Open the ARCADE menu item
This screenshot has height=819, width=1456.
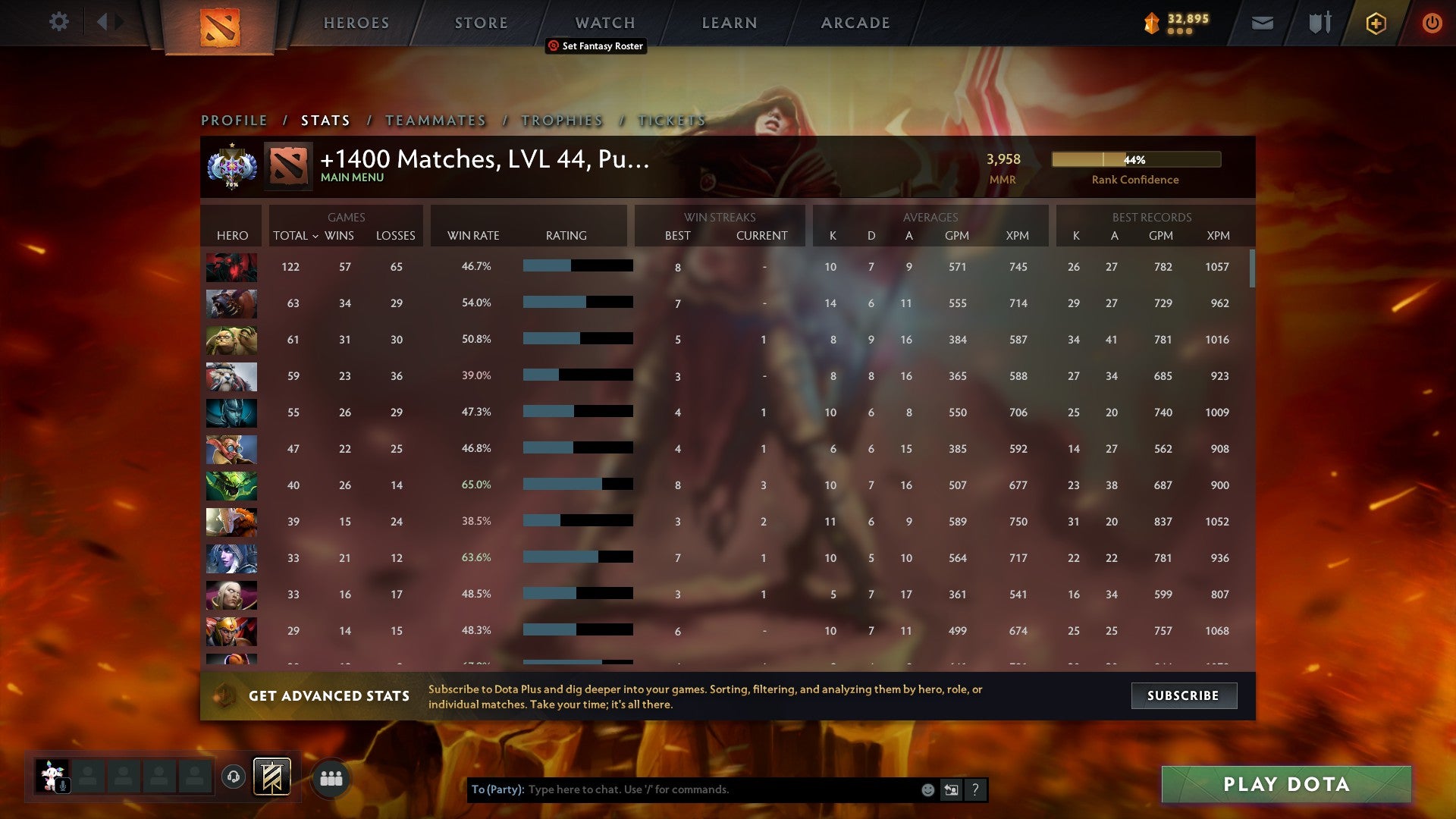pos(855,23)
